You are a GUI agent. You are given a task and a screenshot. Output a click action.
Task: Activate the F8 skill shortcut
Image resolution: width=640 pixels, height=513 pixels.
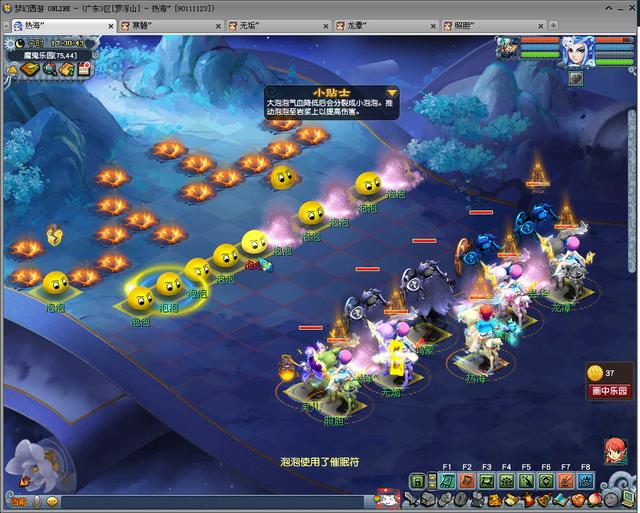click(586, 481)
